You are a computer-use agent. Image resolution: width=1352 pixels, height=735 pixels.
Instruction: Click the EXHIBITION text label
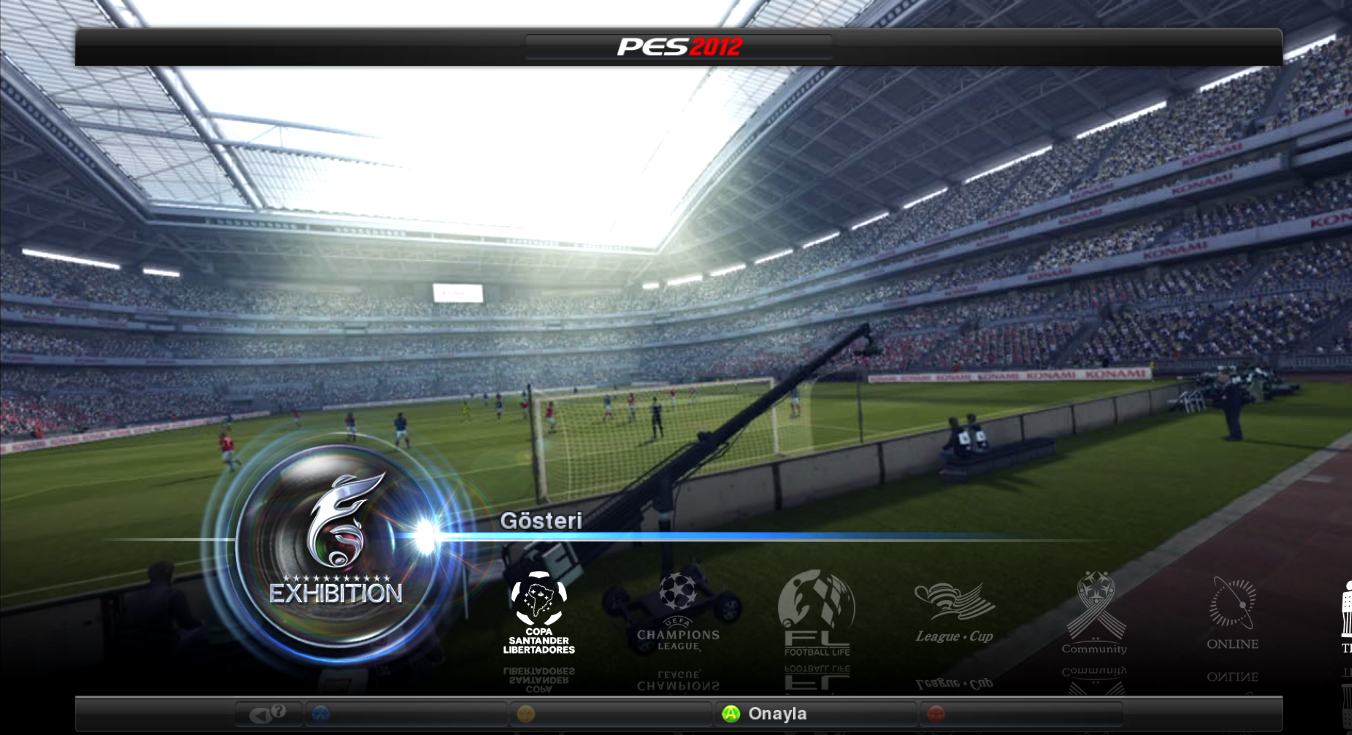pyautogui.click(x=335, y=591)
